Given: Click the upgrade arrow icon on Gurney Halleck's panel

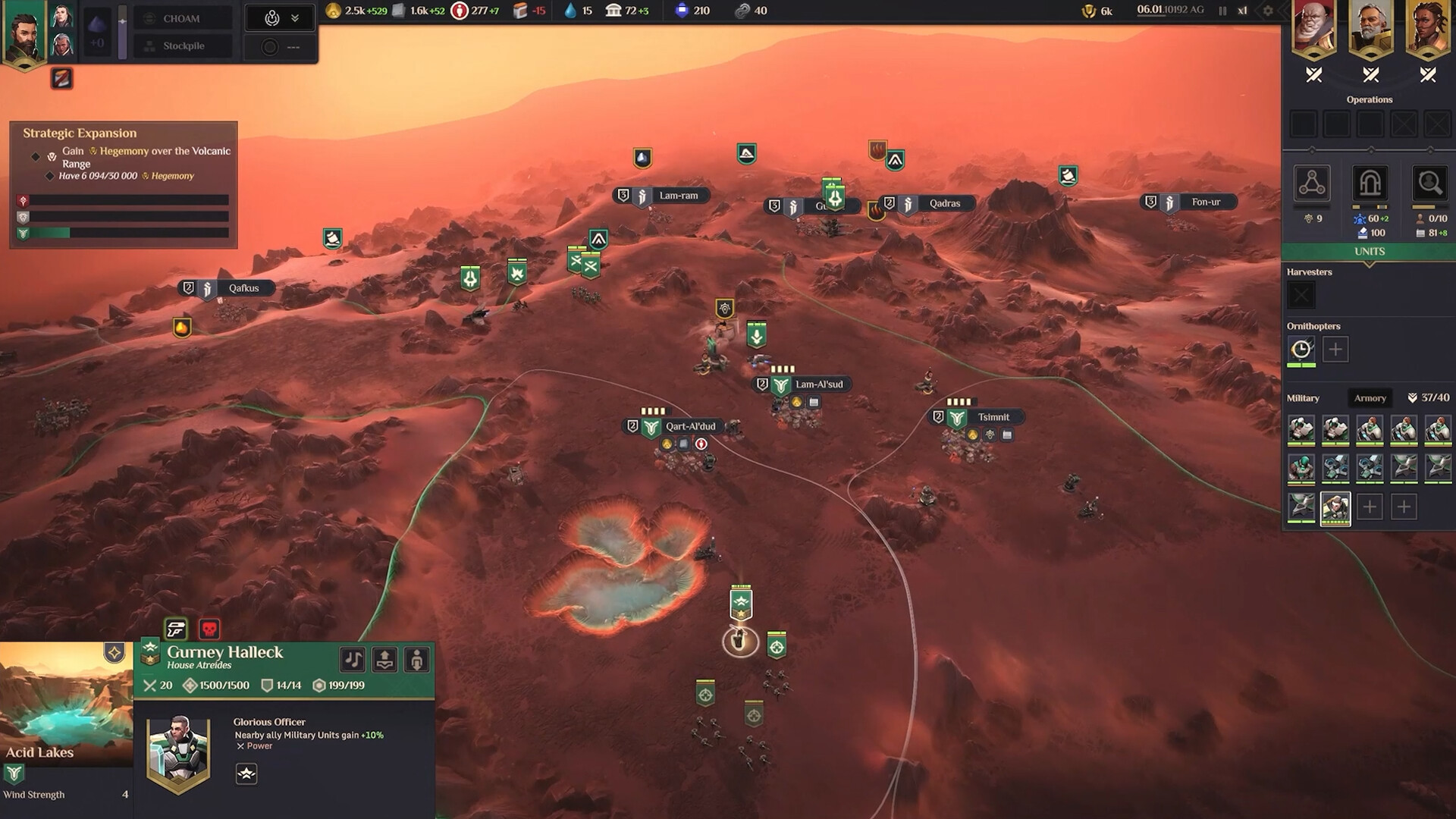Looking at the screenshot, I should coord(384,660).
